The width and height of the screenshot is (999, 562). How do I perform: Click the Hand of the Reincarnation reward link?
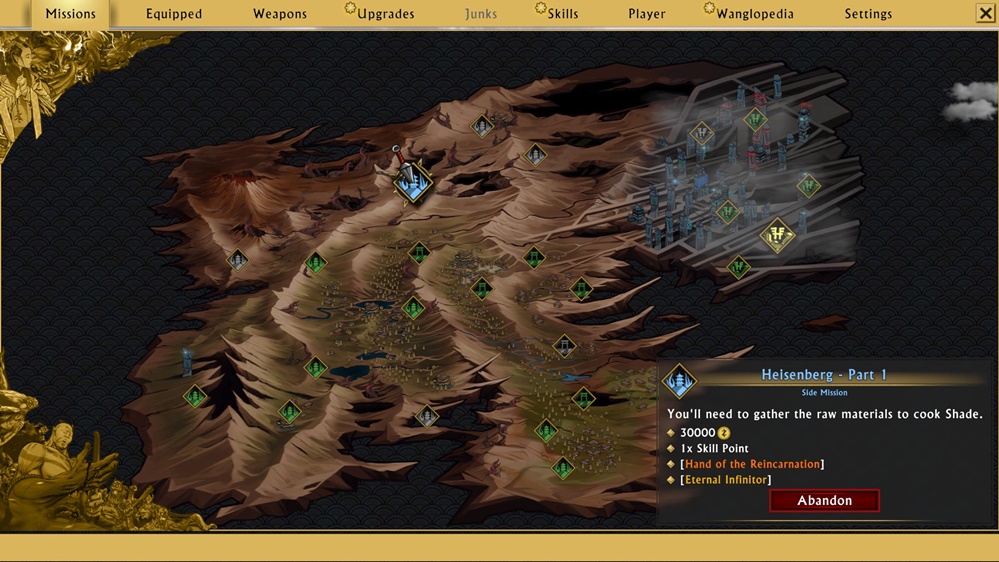[752, 464]
